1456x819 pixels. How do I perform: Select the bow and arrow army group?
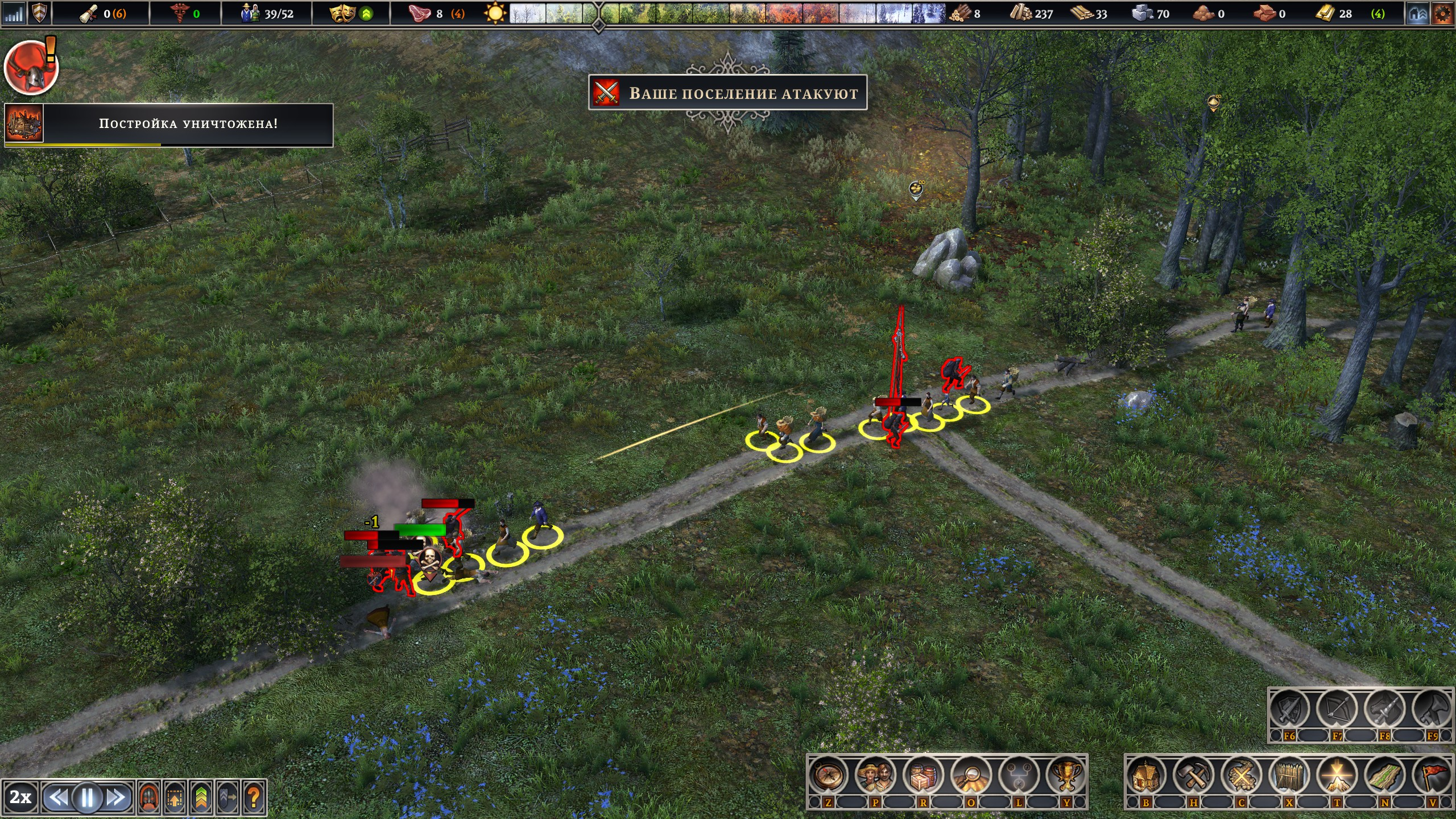point(1337,710)
